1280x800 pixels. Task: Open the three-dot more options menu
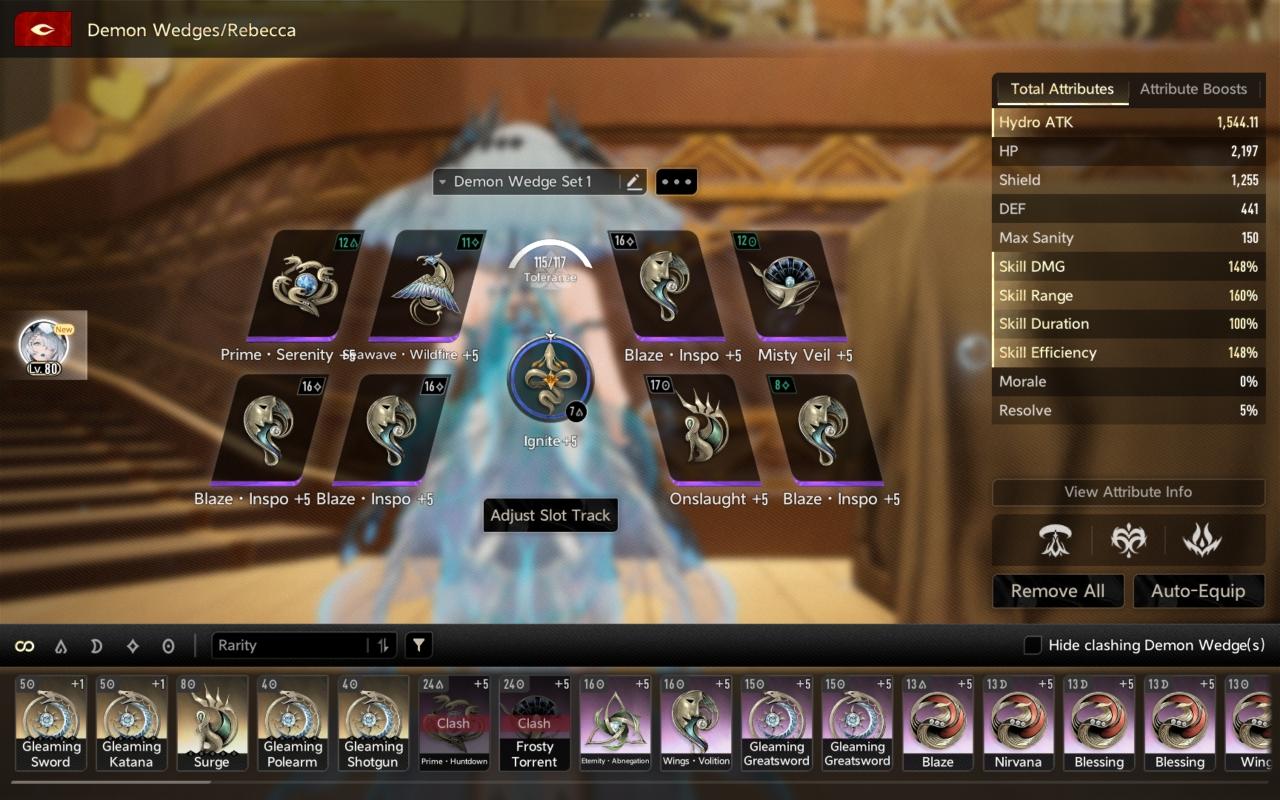(x=676, y=182)
